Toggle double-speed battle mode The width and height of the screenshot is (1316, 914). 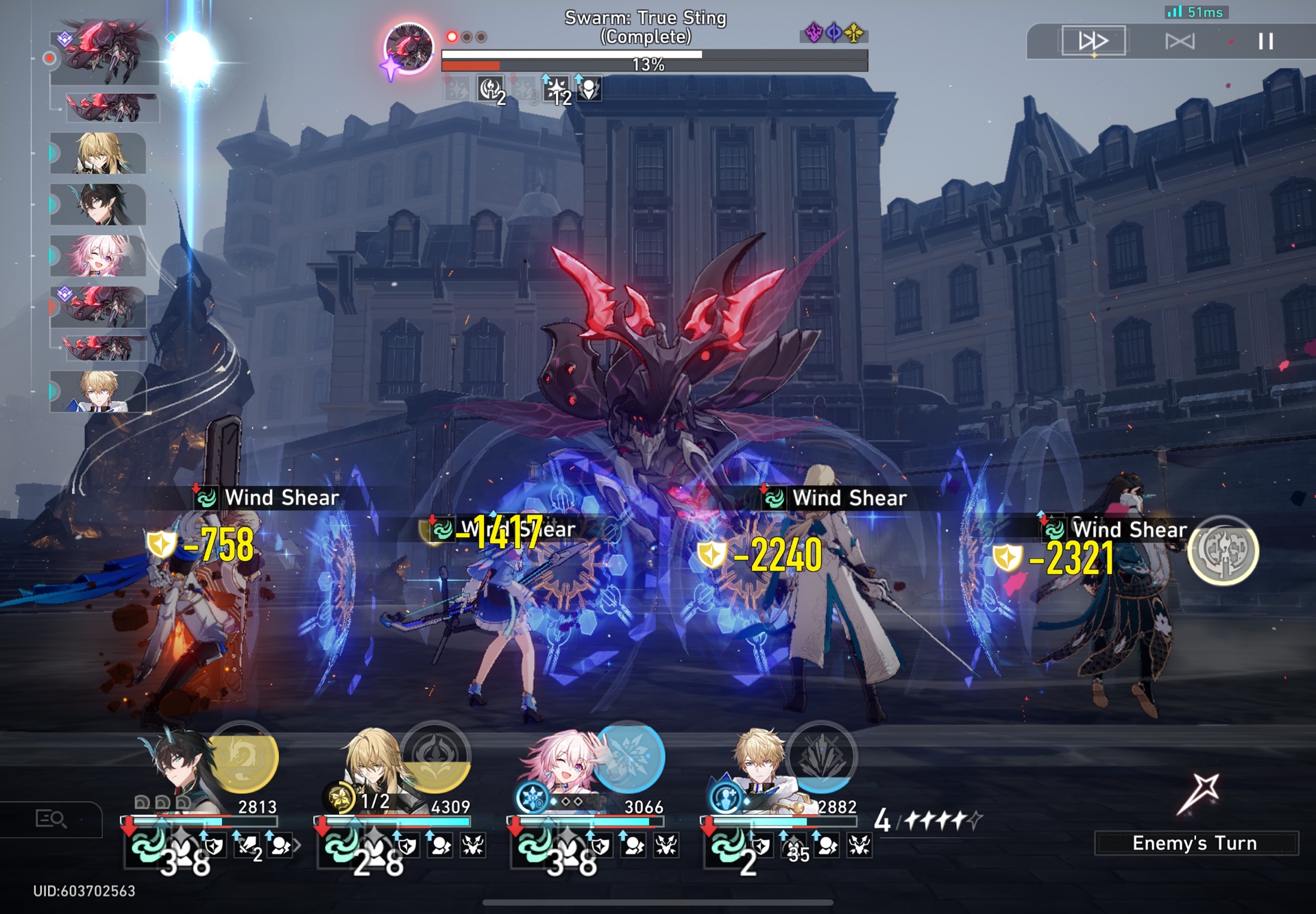point(1093,41)
